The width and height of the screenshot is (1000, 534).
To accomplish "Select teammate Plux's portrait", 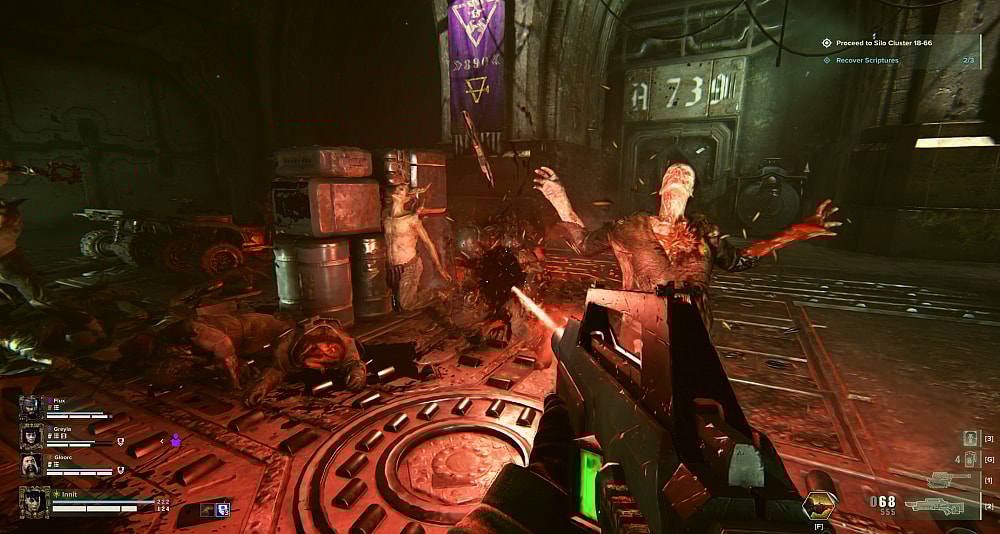I will click(x=31, y=407).
